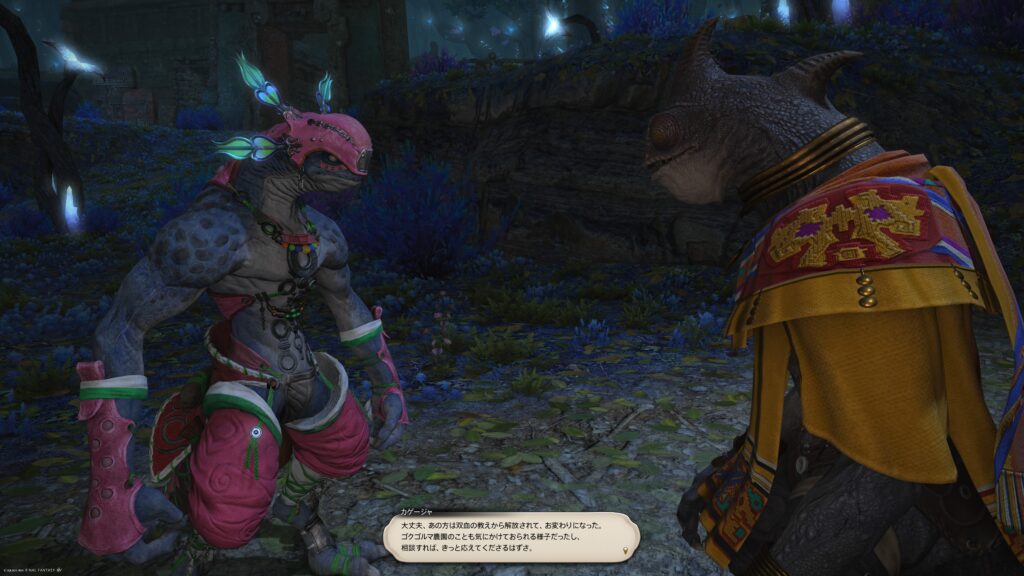Click カゲージャ's dialogue text box

pos(510,537)
